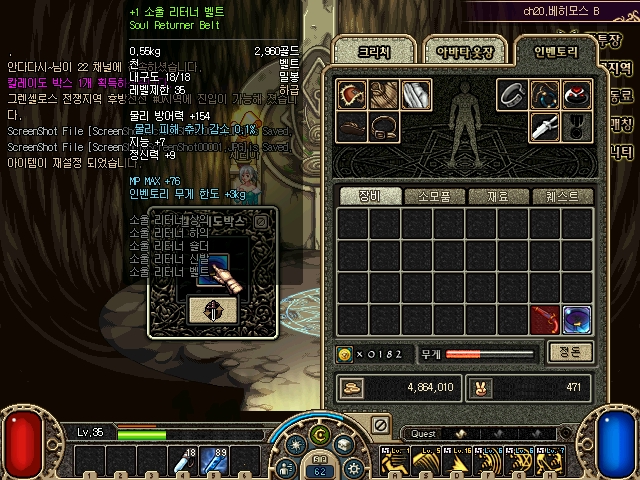
Task: Close the inventory window
Action: [380, 425]
